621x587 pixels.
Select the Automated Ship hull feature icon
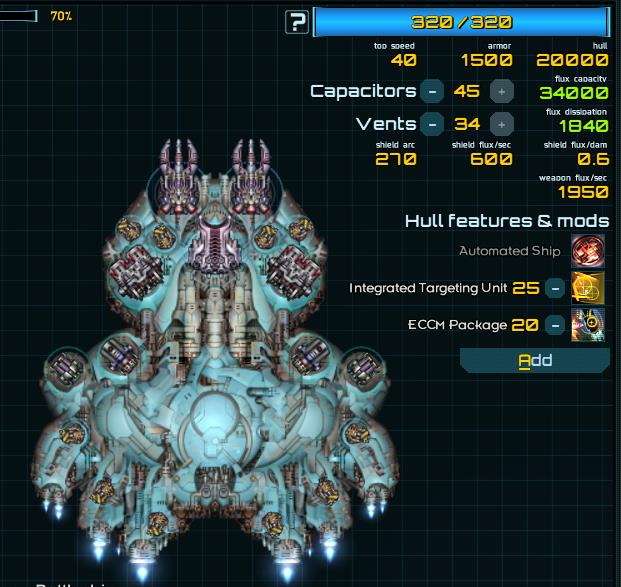[x=587, y=251]
